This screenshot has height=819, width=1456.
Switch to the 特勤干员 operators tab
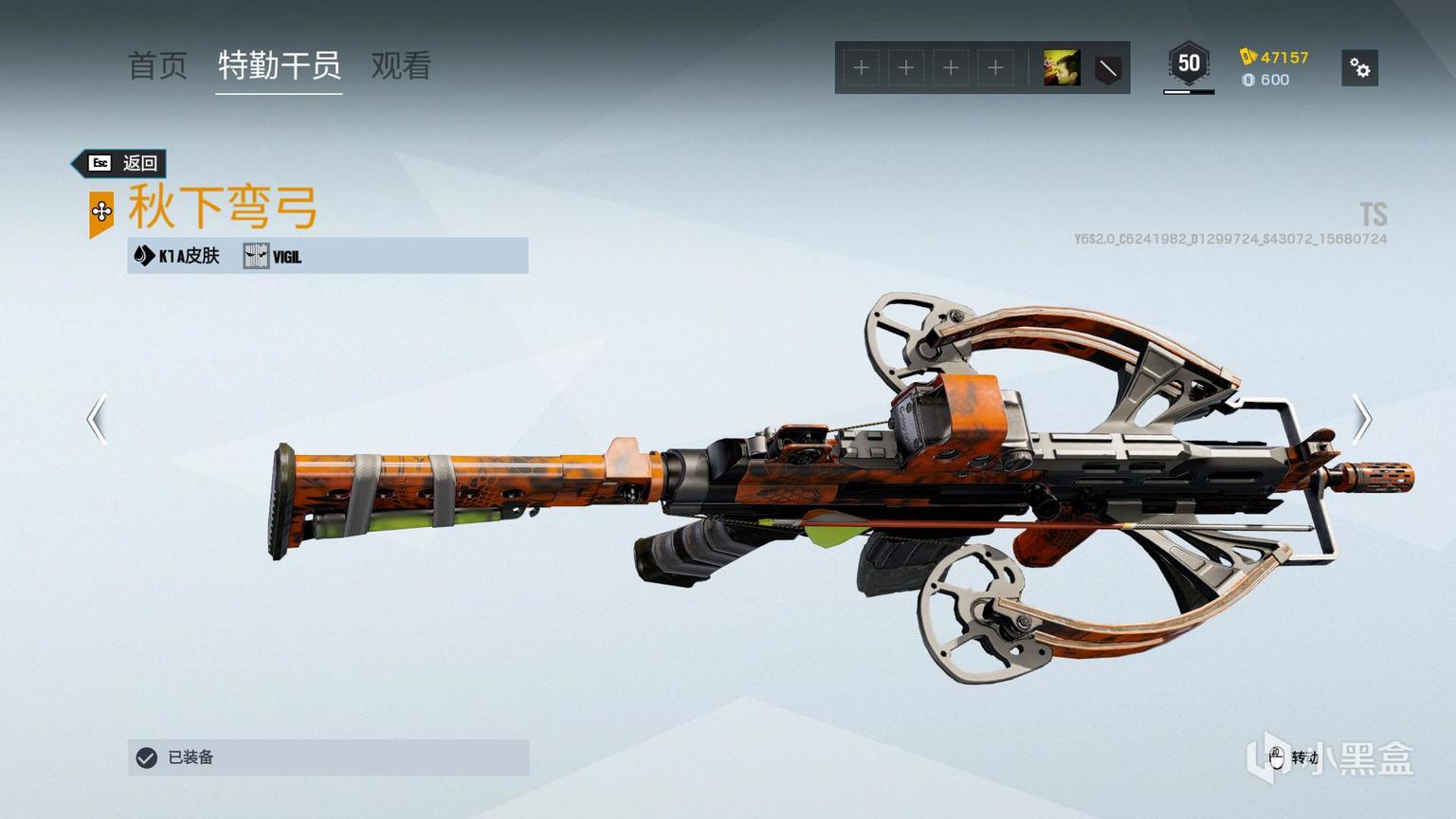click(x=279, y=65)
